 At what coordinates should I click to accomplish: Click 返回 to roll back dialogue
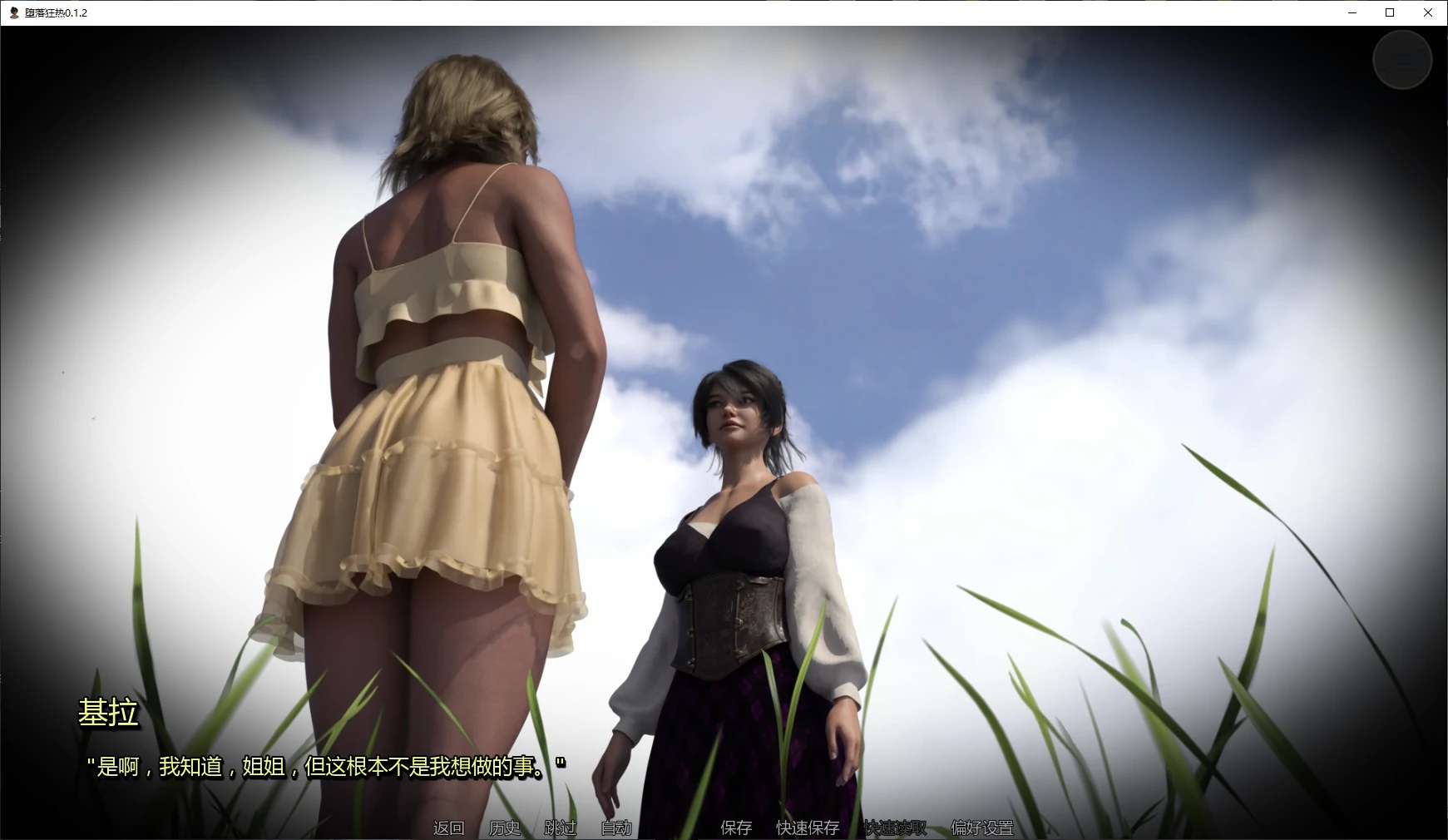447,828
